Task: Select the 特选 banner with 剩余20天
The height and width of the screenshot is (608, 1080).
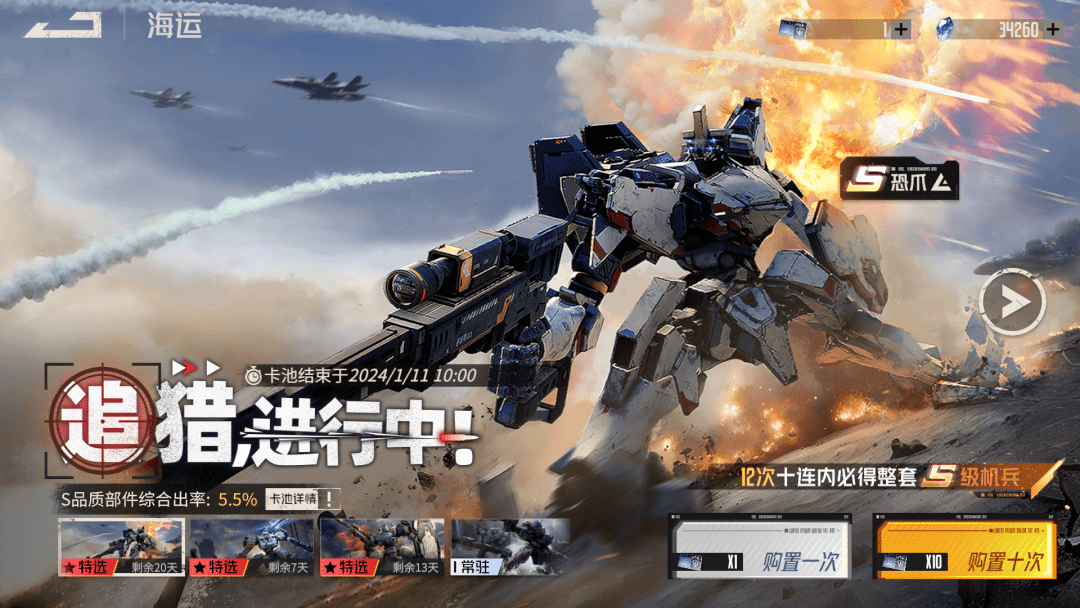Action: [121, 547]
